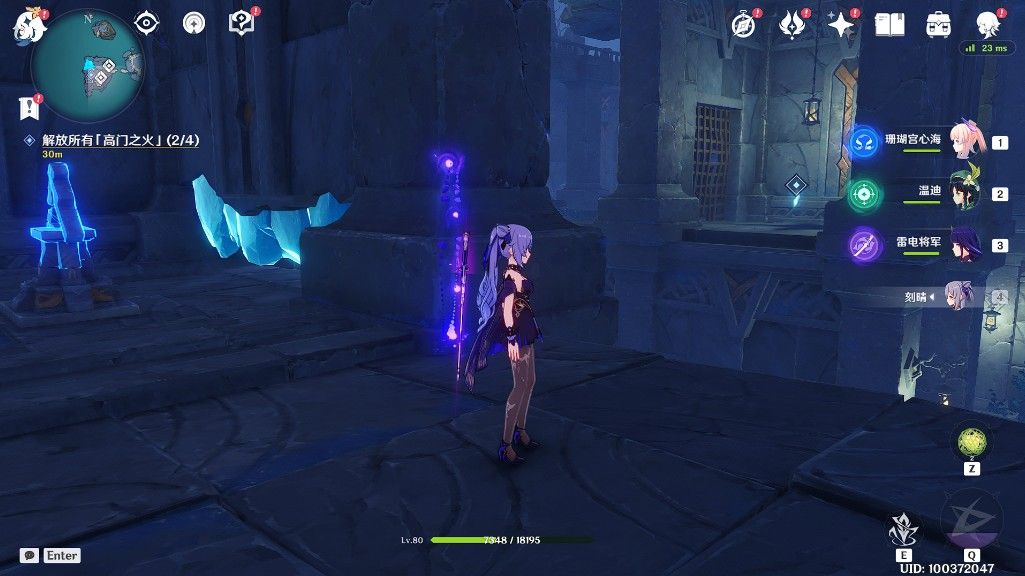Activate Keqing's elemental skill icon
The image size is (1025, 576).
[x=904, y=527]
